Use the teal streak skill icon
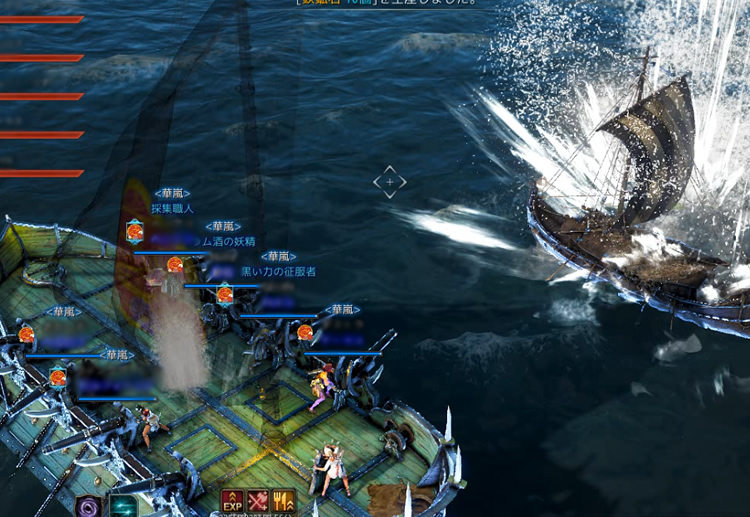 (123, 507)
